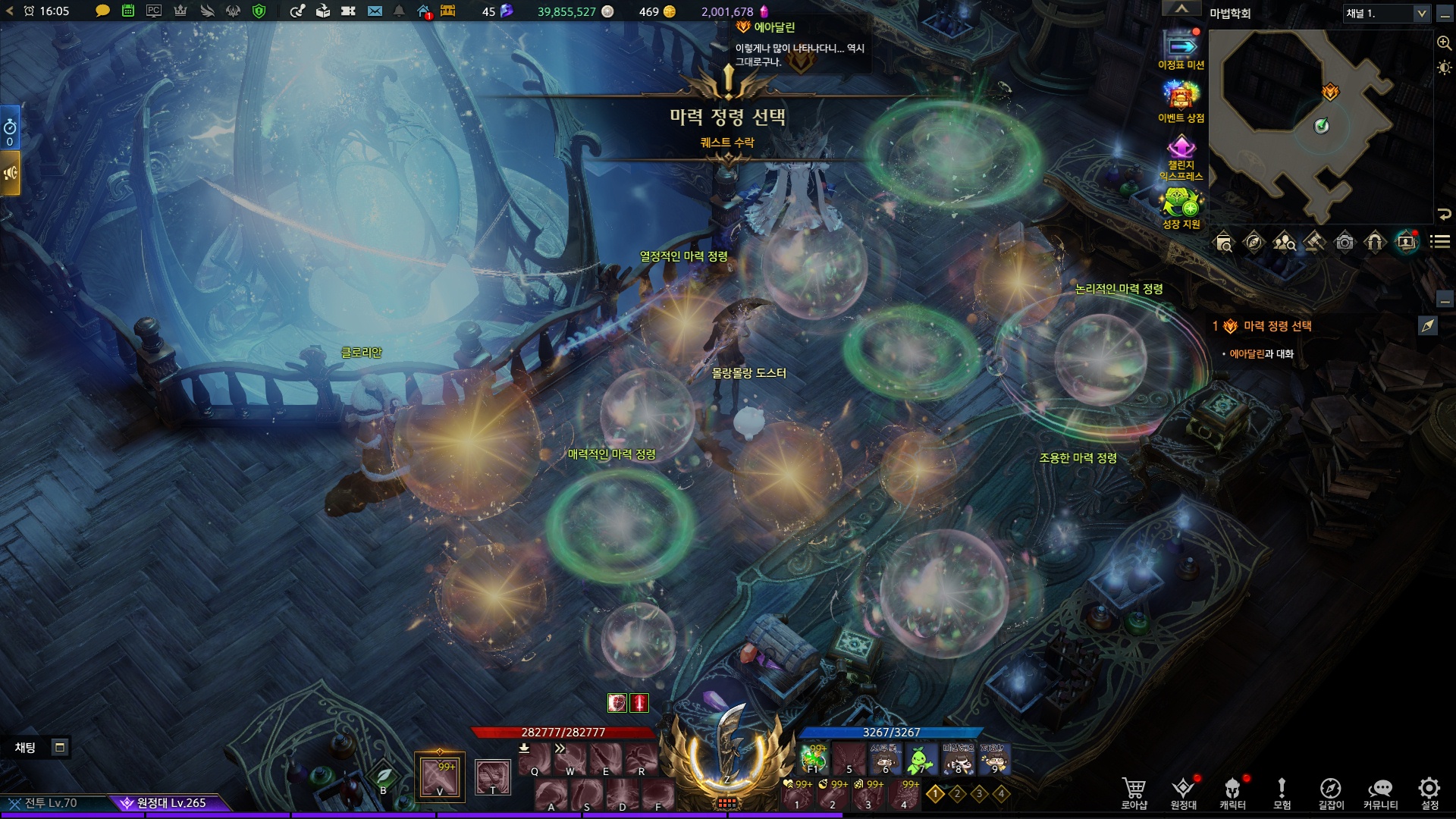This screenshot has height=819, width=1456.
Task: Open the mail envelope icon
Action: point(375,11)
